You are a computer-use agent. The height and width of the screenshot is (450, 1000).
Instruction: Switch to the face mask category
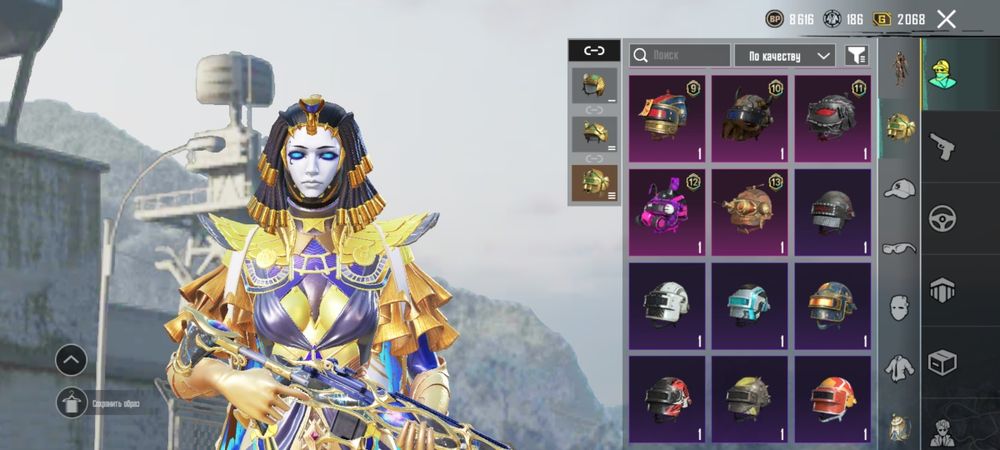point(900,307)
